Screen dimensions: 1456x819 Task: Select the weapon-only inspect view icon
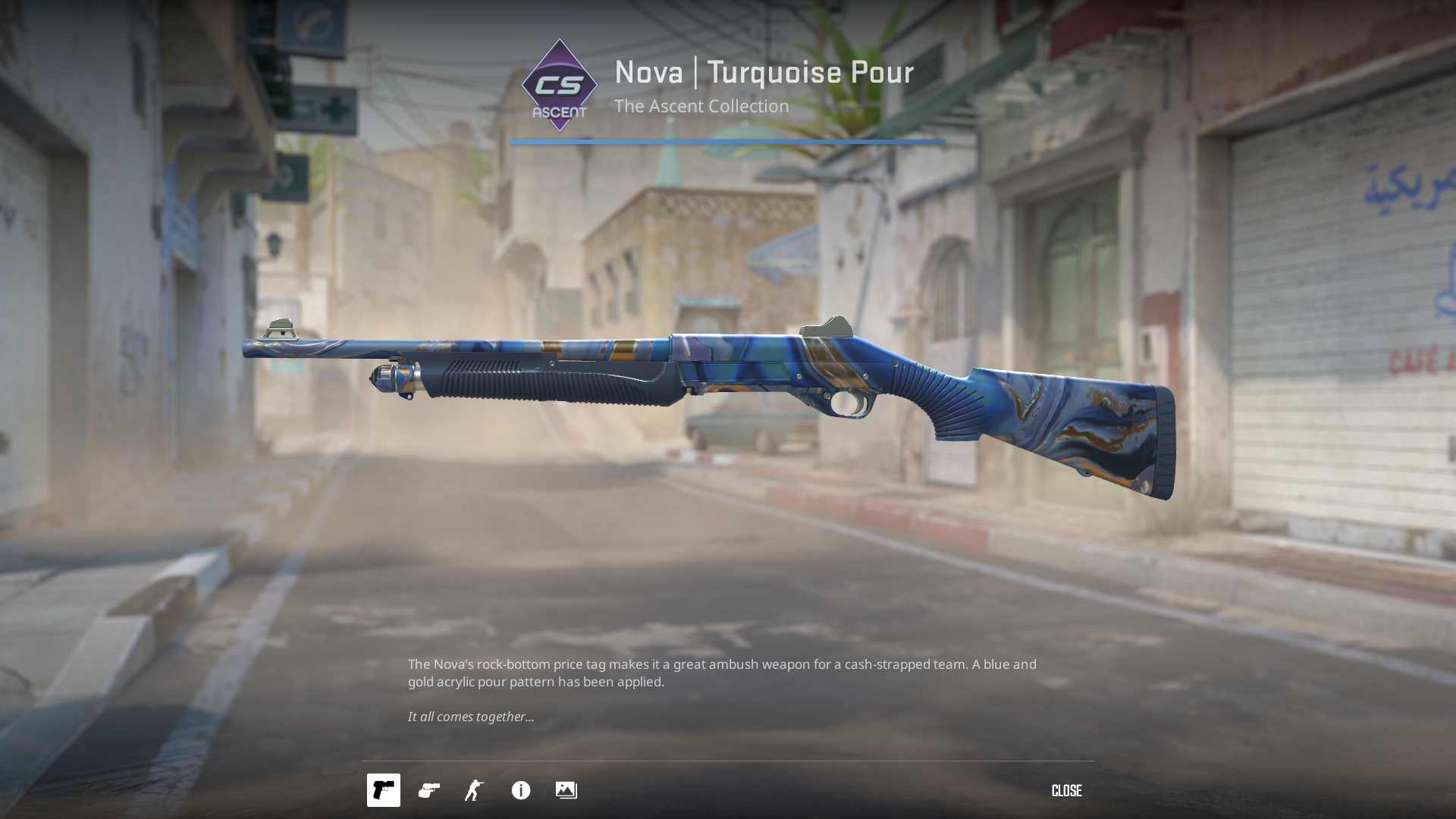click(x=383, y=790)
